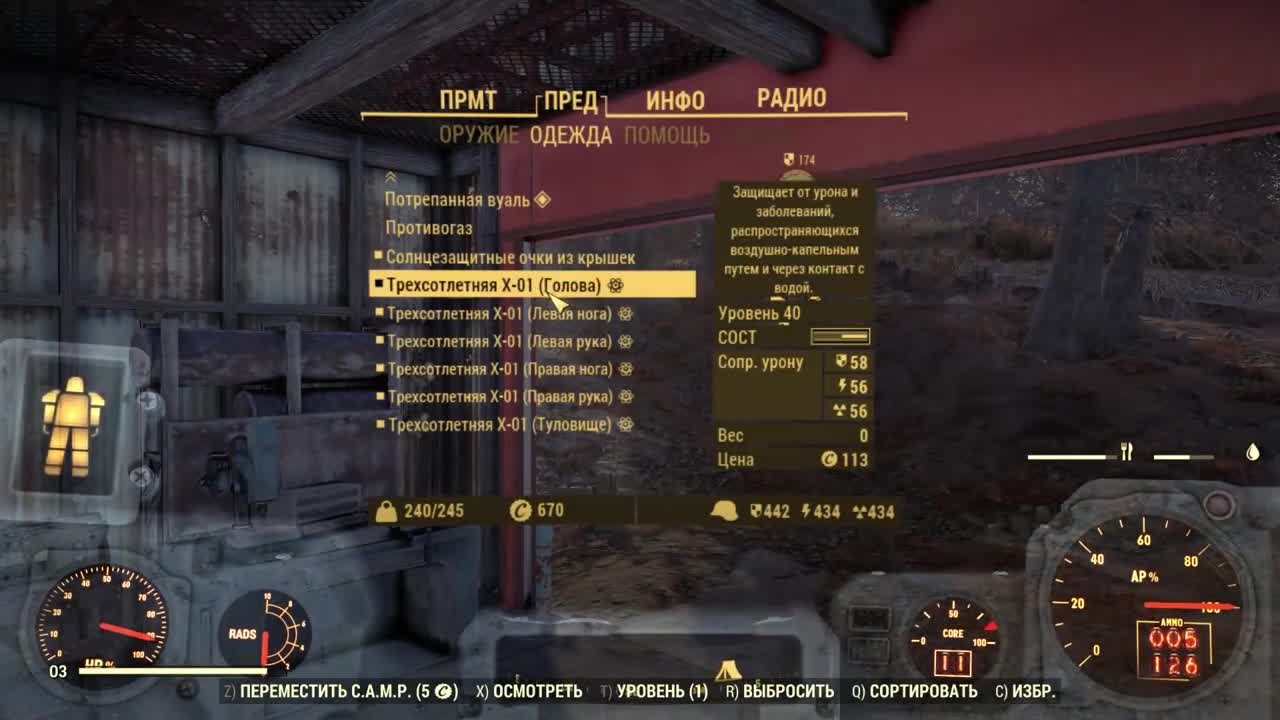Switch to the ПОМОЩЬ category
The image size is (1280, 720).
667,136
